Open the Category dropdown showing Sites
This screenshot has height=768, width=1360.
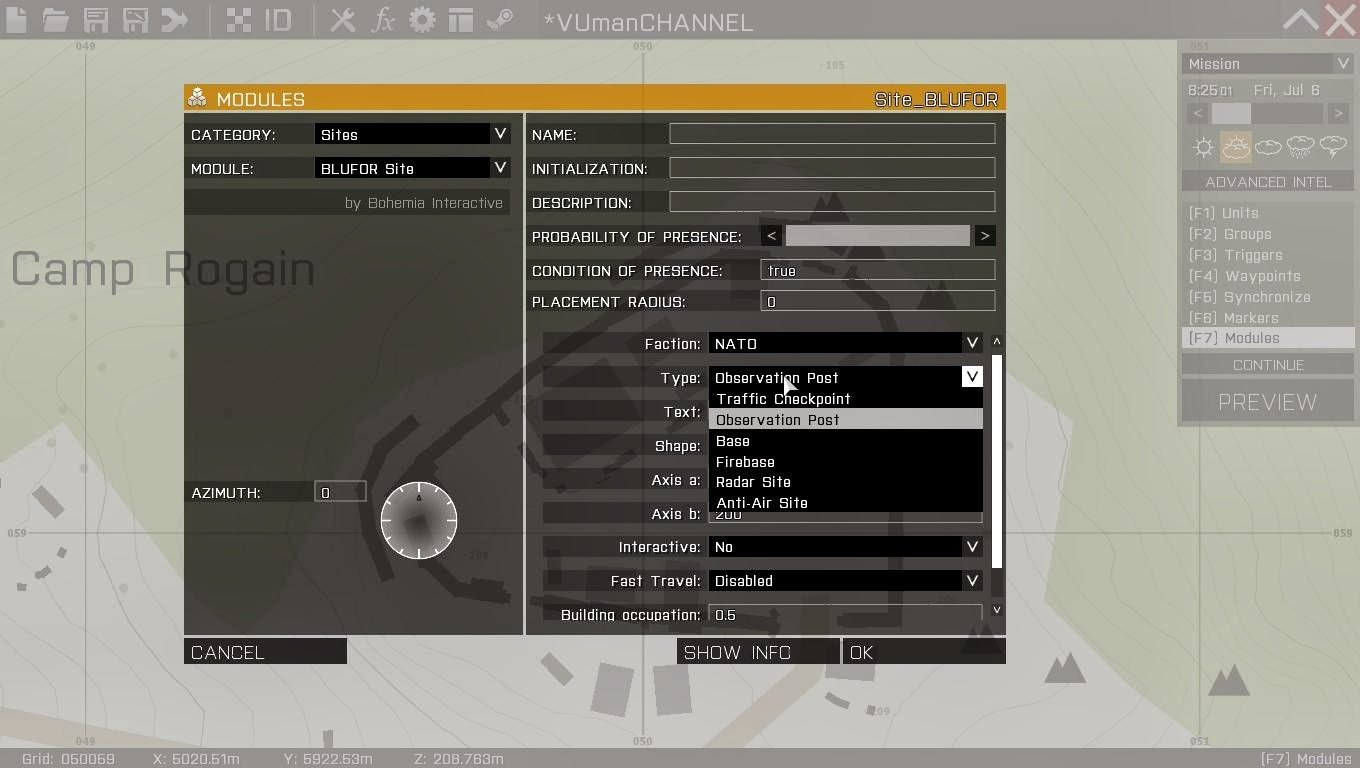tap(412, 133)
